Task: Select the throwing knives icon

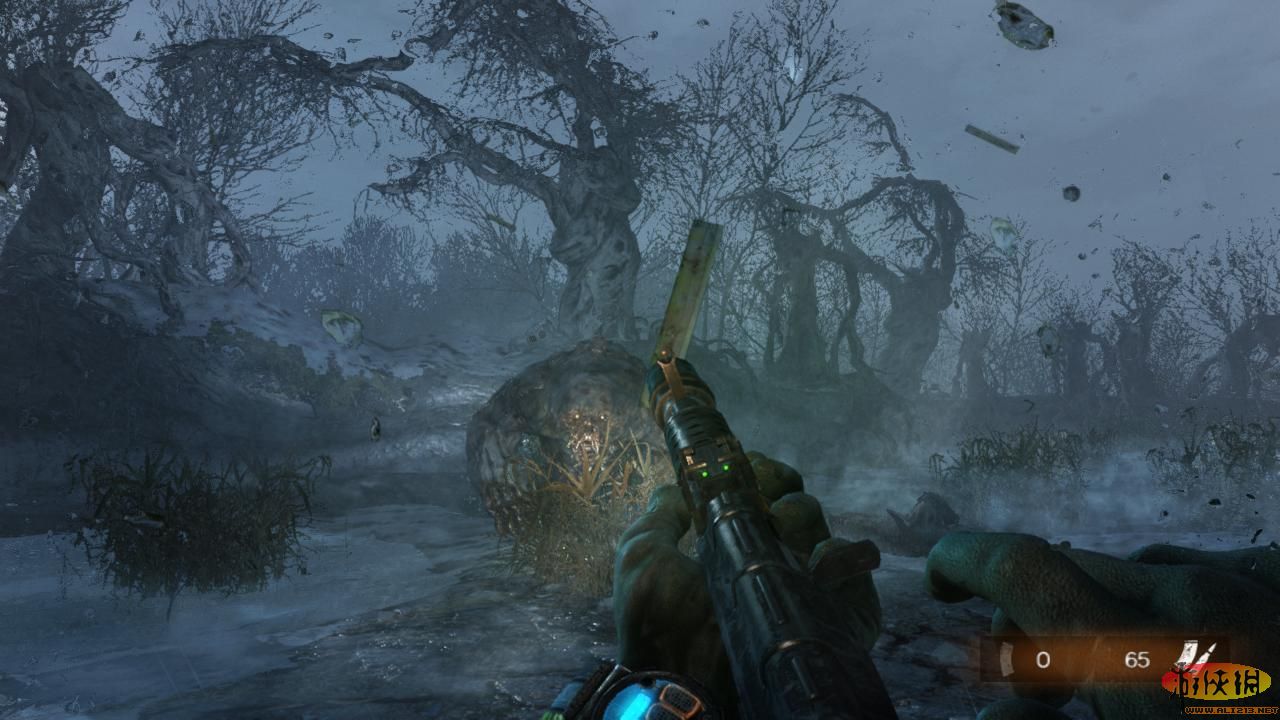Action: (x=1199, y=655)
